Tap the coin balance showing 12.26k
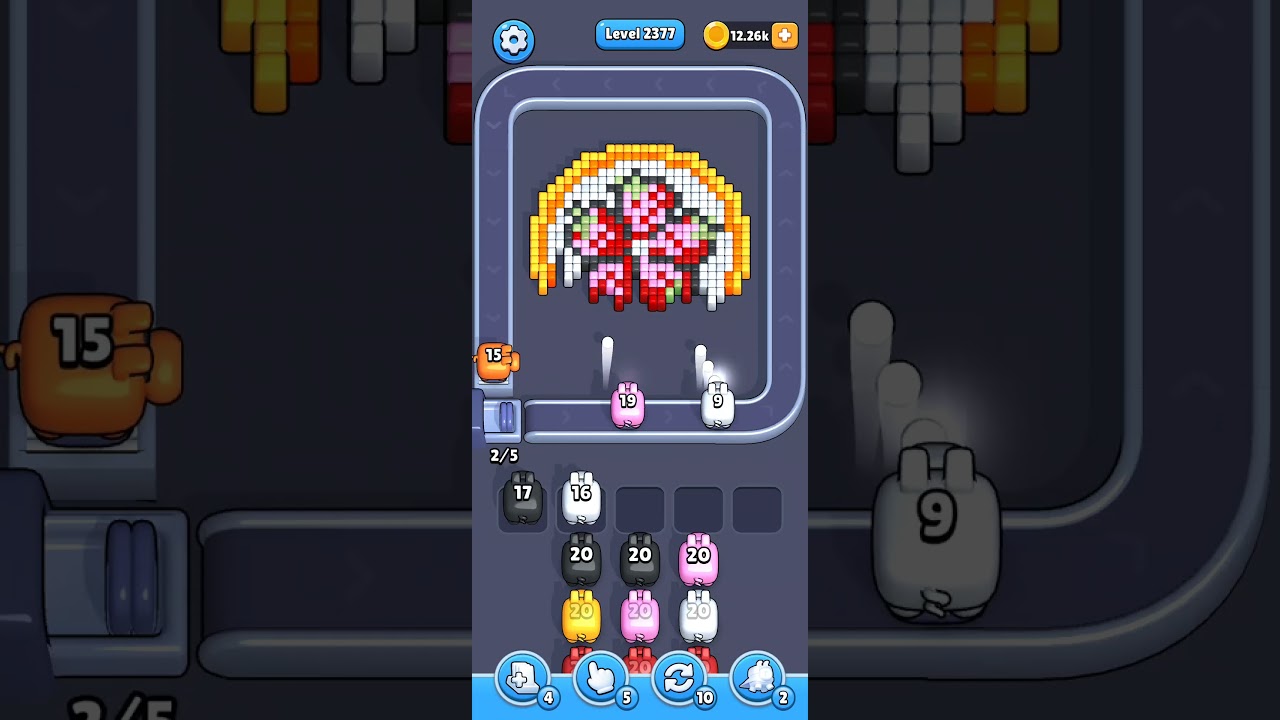The image size is (1280, 720). tap(744, 35)
